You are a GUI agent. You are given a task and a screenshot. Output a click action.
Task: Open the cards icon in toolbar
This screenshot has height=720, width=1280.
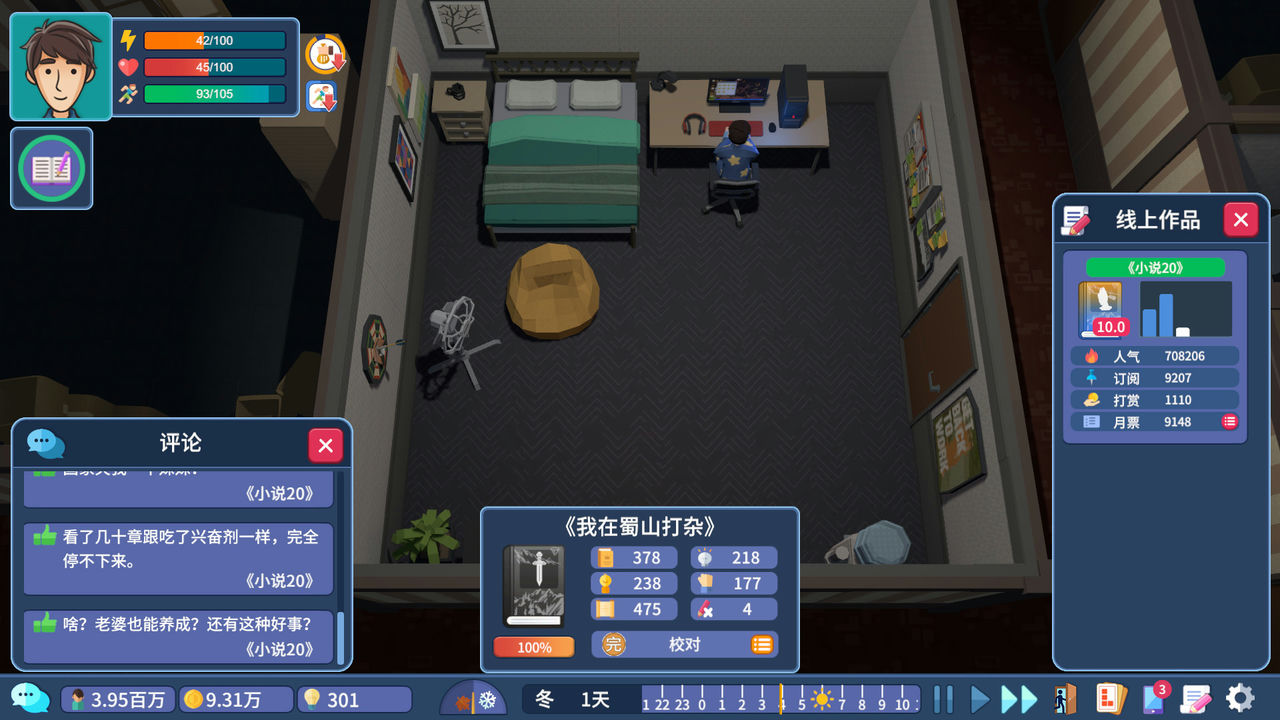click(x=1111, y=699)
